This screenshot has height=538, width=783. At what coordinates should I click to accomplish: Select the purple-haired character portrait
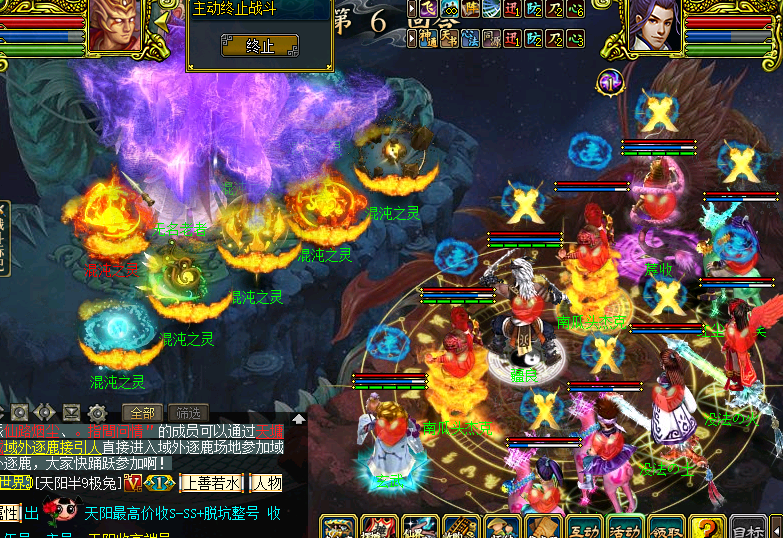click(x=655, y=25)
